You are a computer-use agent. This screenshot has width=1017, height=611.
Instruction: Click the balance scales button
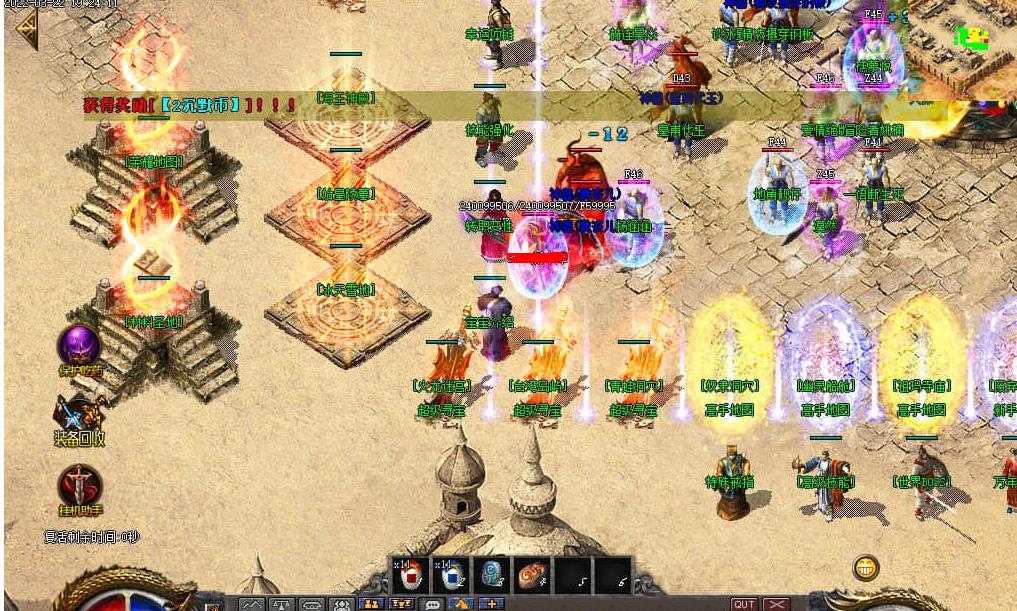(x=281, y=604)
